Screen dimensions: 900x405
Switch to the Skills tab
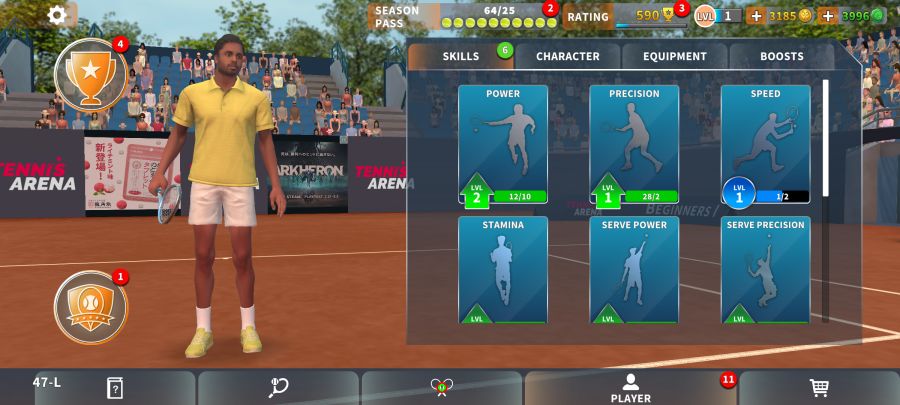click(461, 56)
